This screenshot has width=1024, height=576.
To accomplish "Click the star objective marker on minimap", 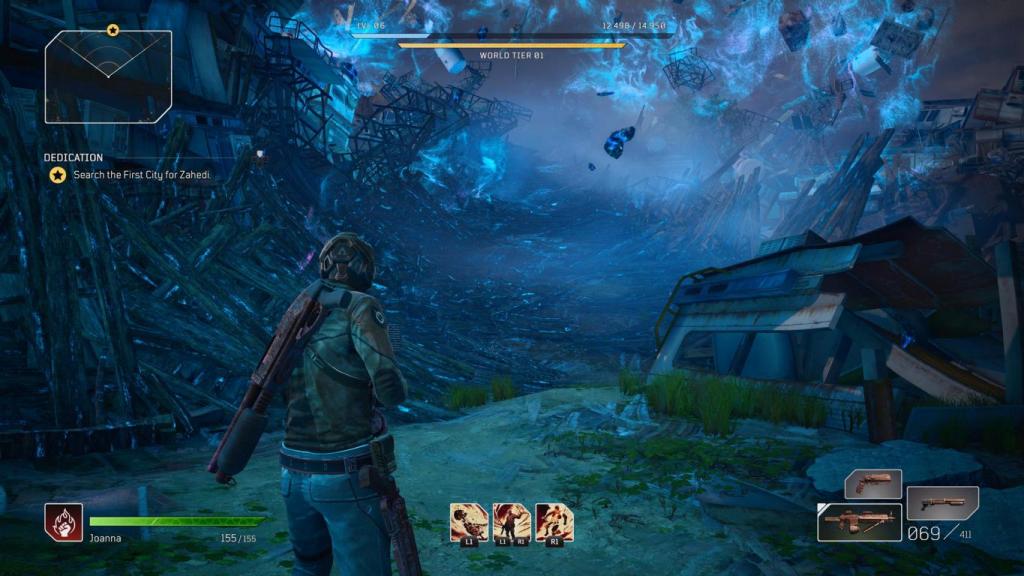I will 113,30.
